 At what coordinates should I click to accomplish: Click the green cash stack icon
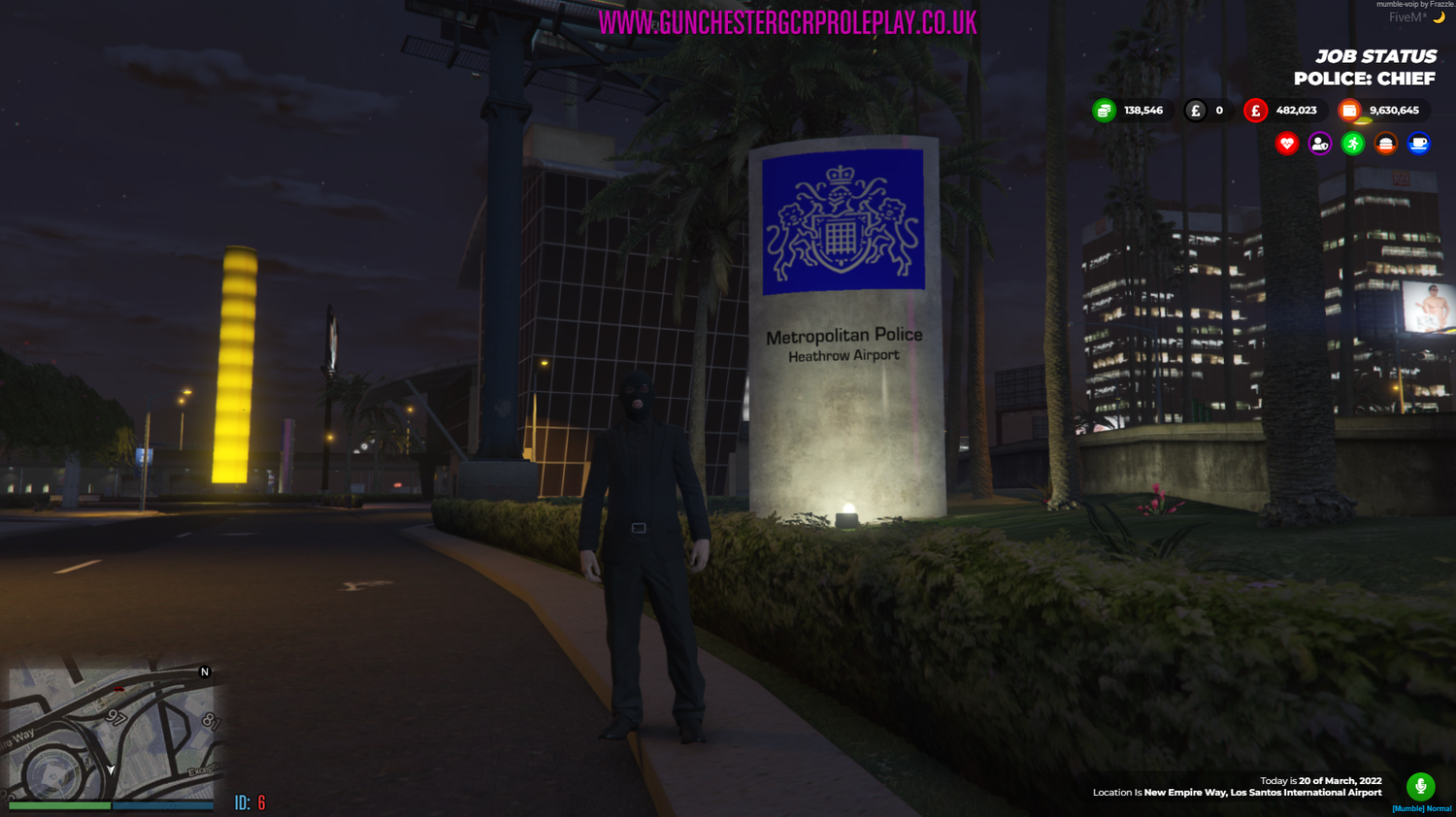tap(1105, 110)
